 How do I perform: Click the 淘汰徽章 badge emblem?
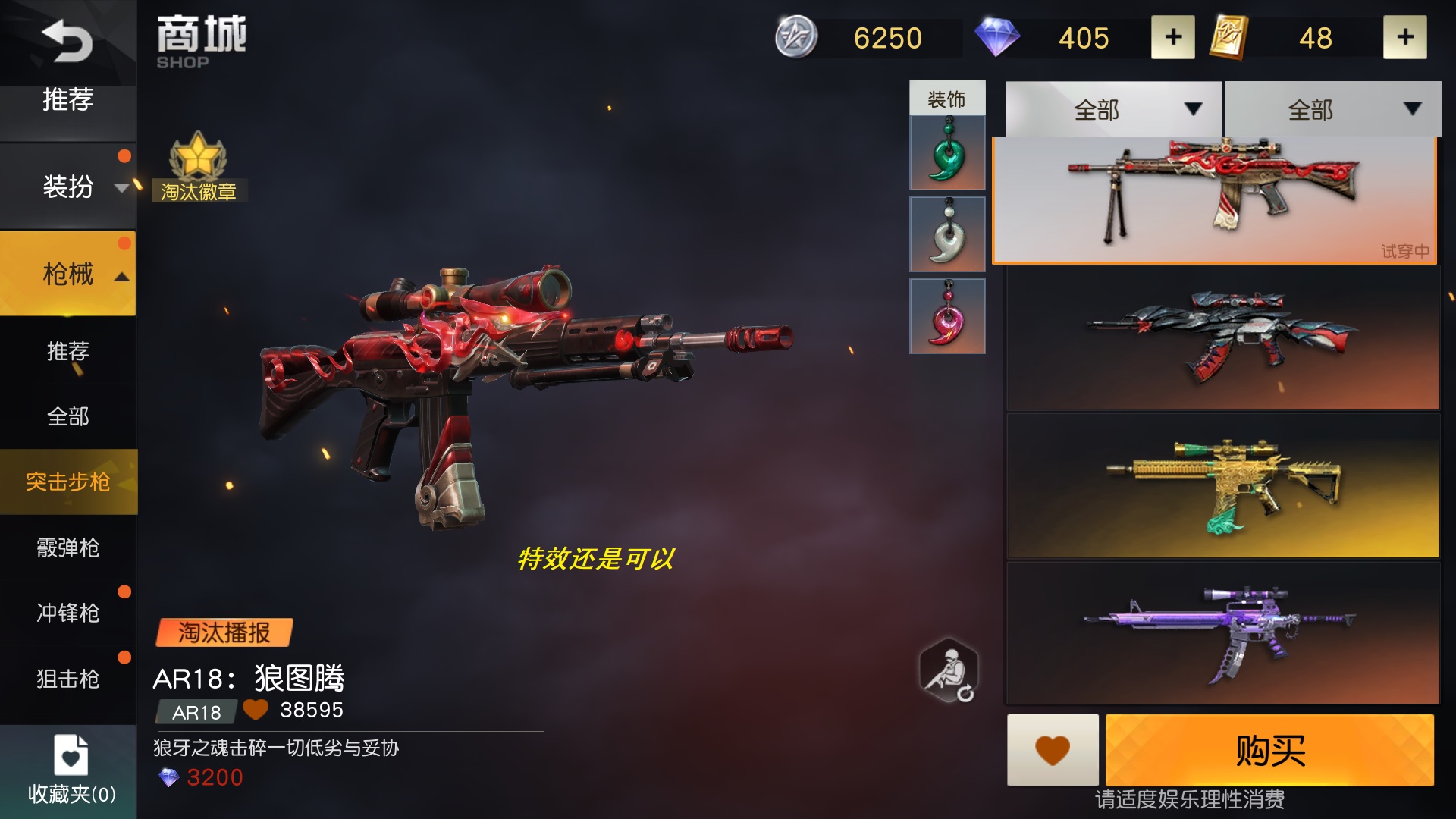tap(199, 168)
